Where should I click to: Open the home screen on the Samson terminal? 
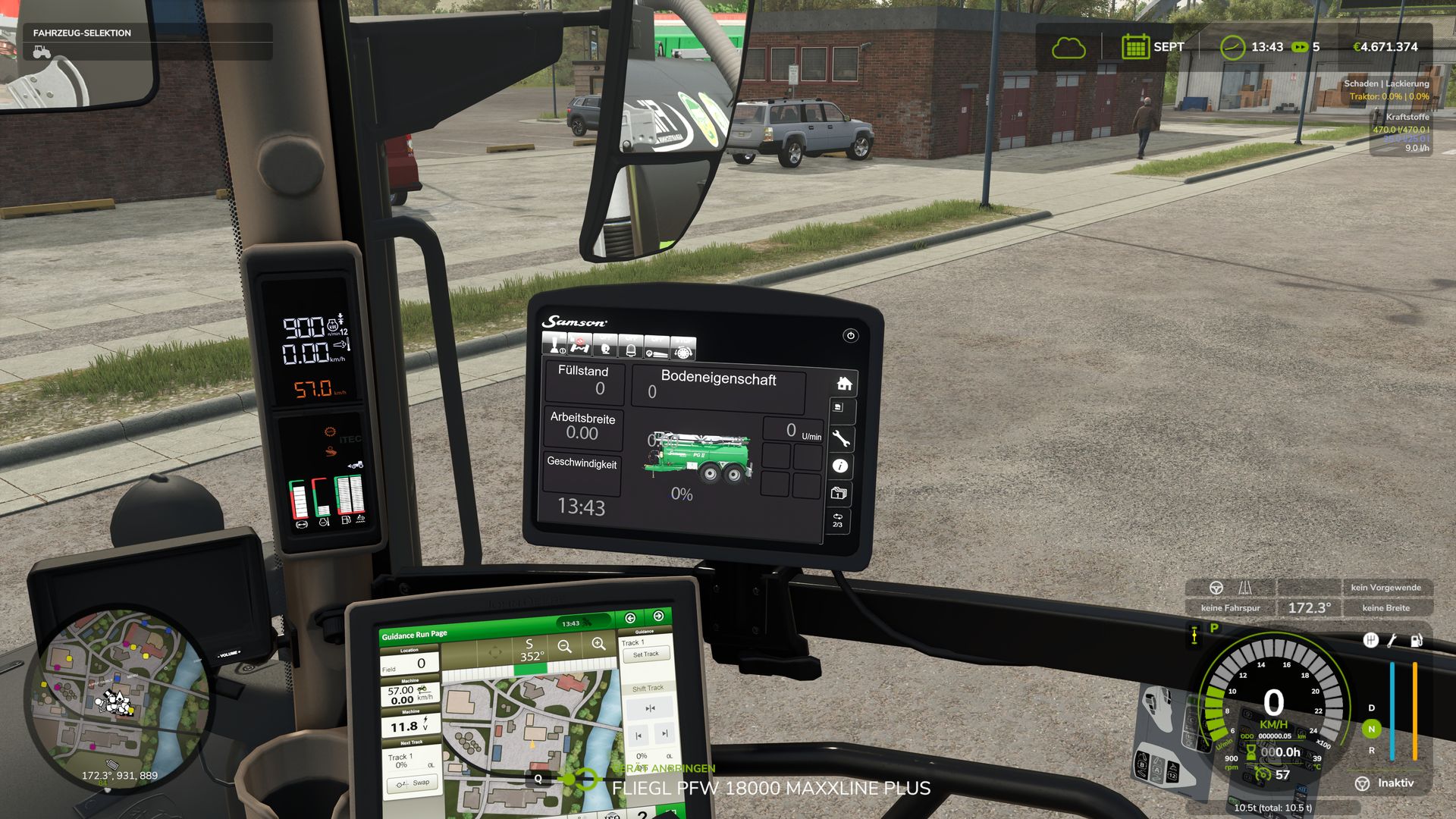pyautogui.click(x=844, y=384)
